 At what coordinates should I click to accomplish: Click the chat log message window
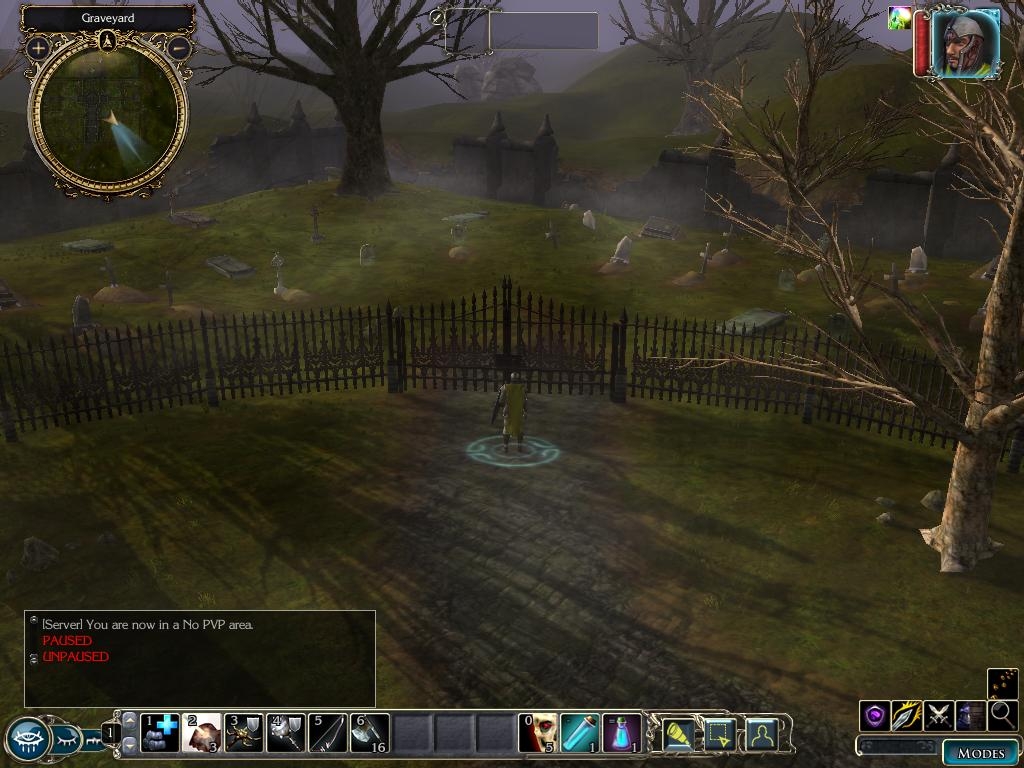pos(200,658)
